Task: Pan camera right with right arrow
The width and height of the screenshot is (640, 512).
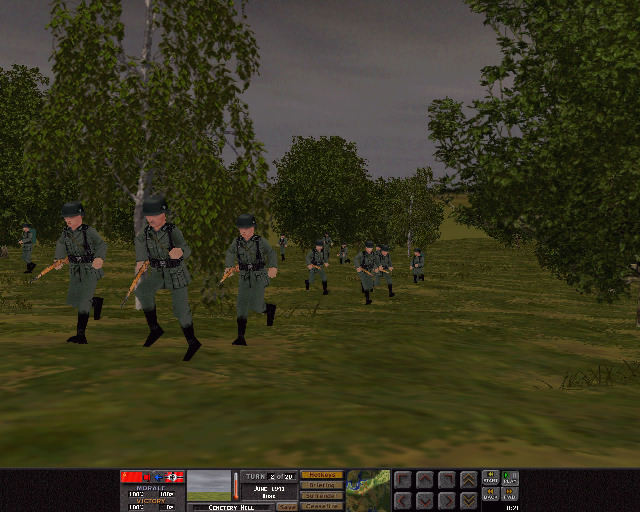Action: pos(446,499)
